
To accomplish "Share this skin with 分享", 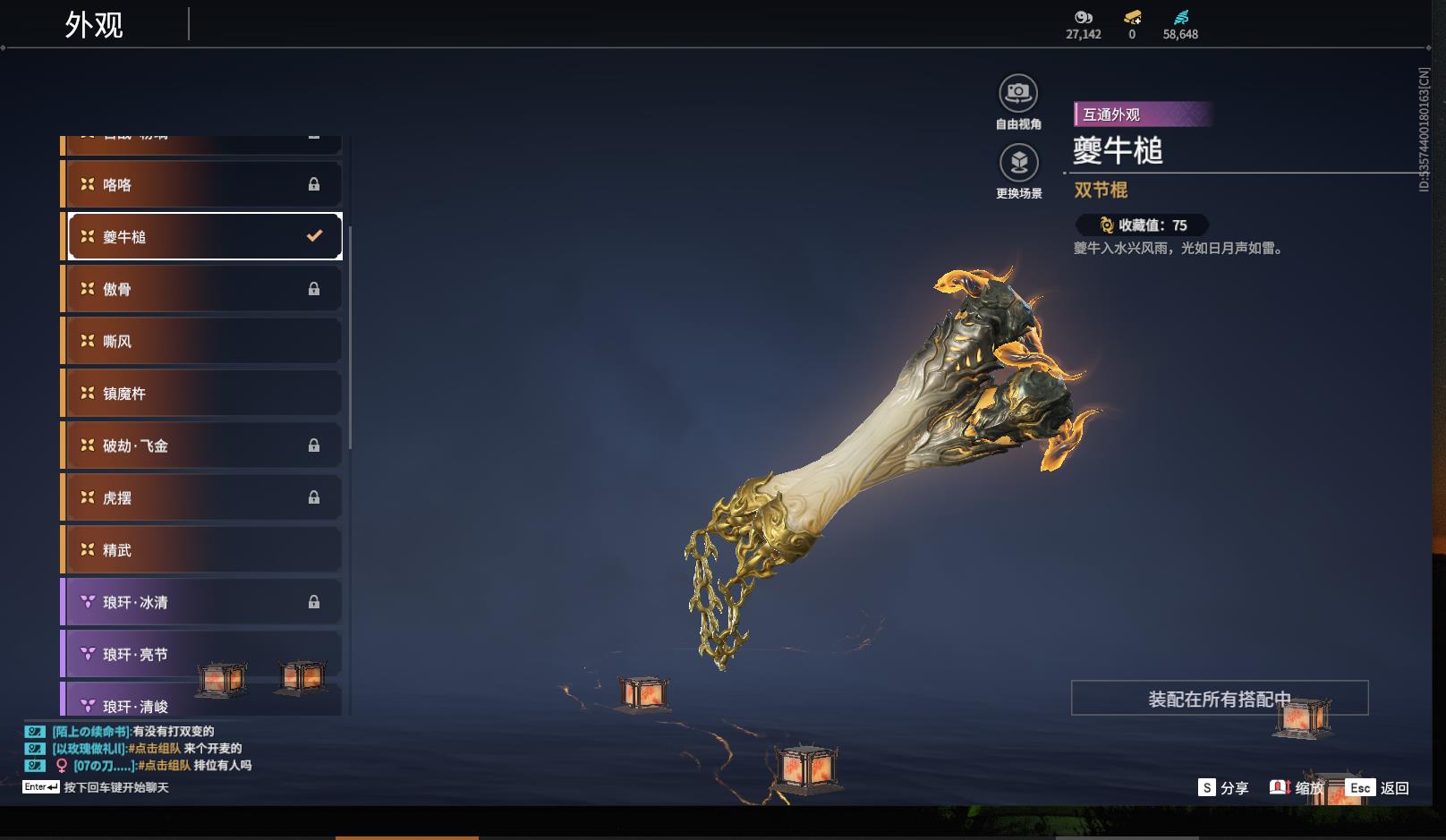I will [1223, 787].
